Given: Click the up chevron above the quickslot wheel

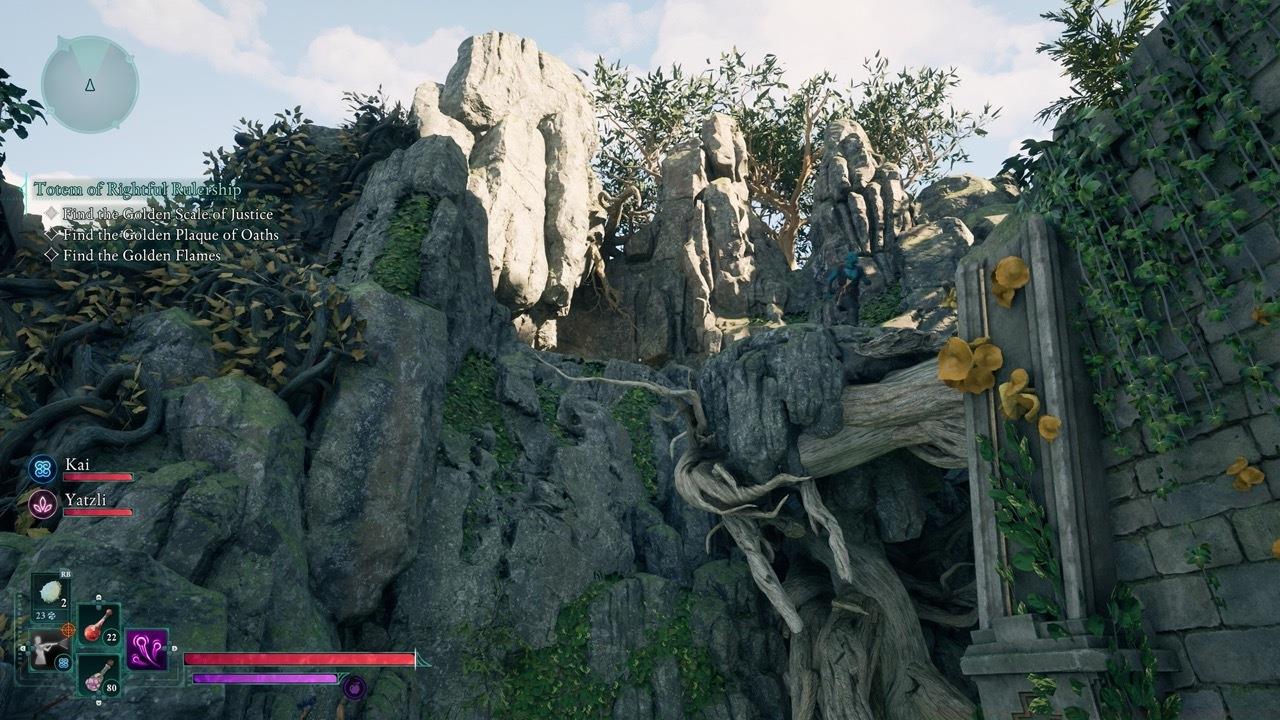Looking at the screenshot, I should click(98, 596).
